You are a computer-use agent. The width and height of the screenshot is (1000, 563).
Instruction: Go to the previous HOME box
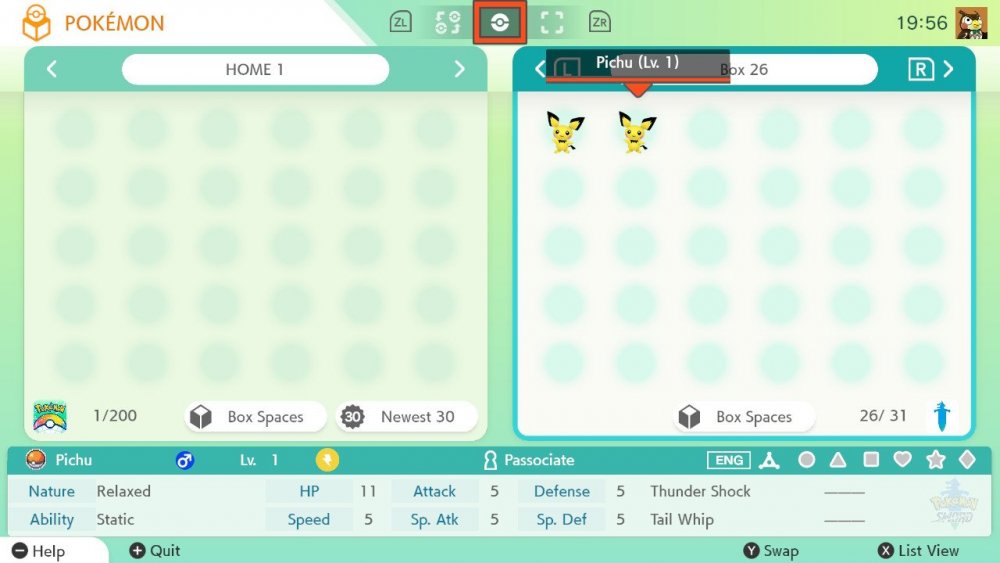[52, 69]
